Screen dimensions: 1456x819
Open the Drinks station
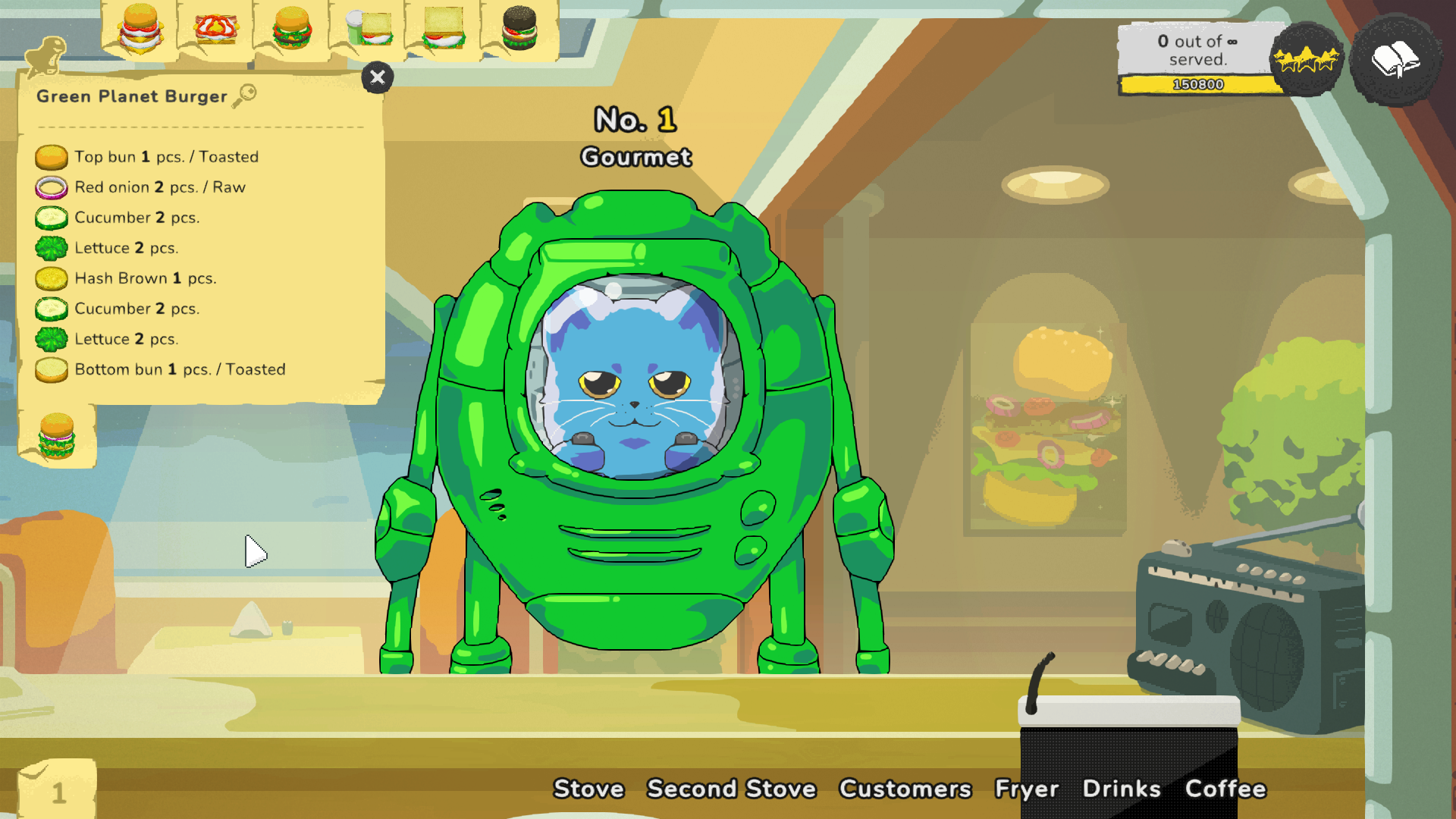click(x=1123, y=789)
